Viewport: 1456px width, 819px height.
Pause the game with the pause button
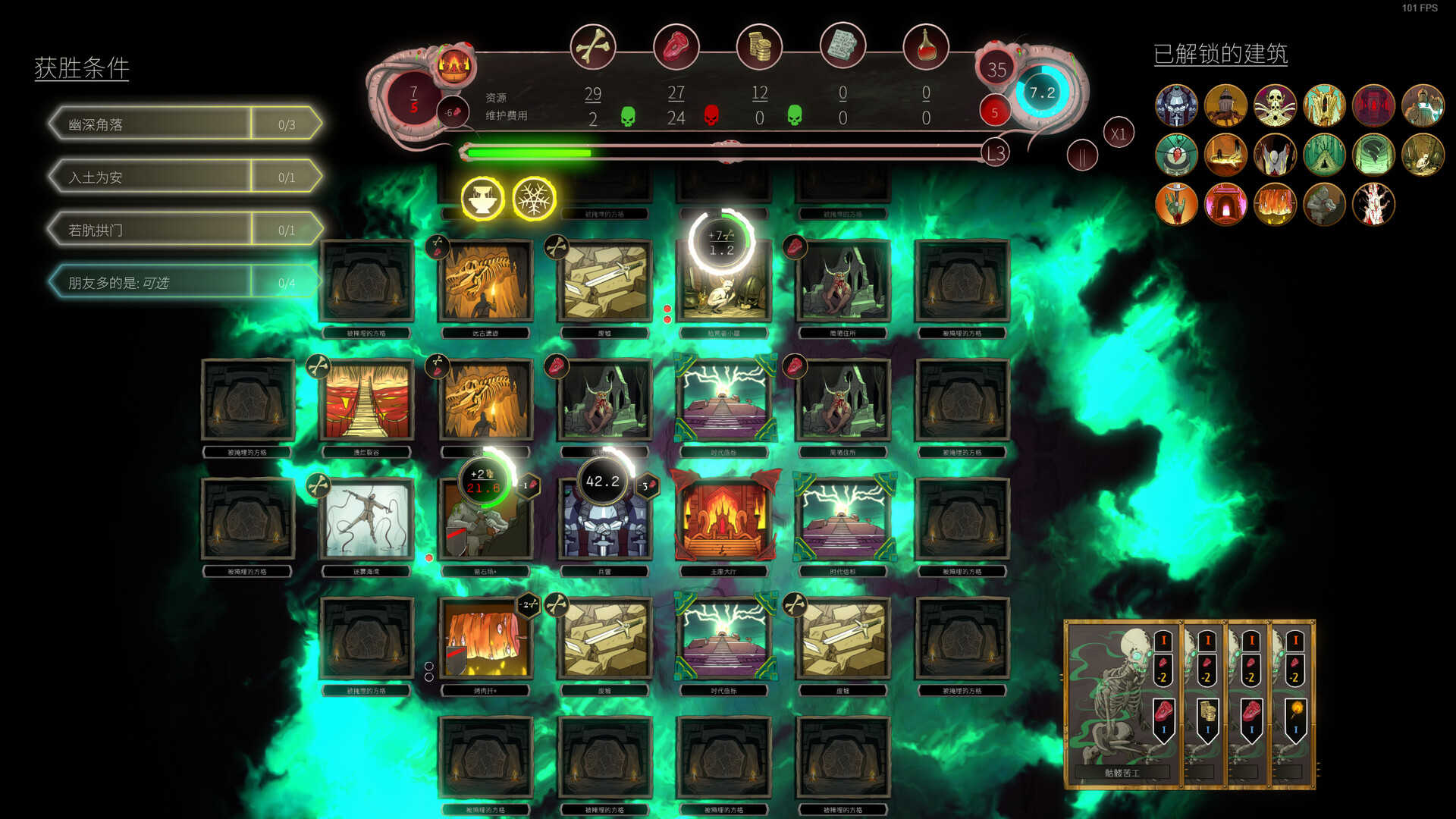[1082, 156]
